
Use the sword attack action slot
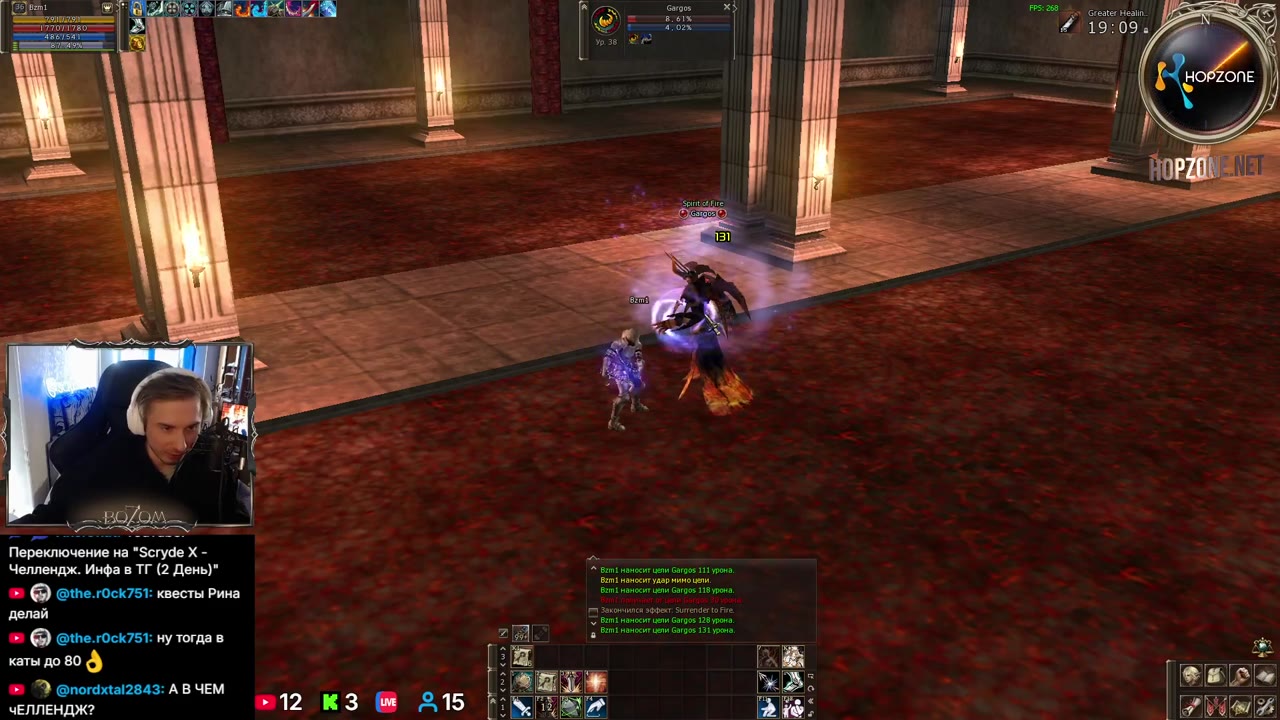pos(522,707)
